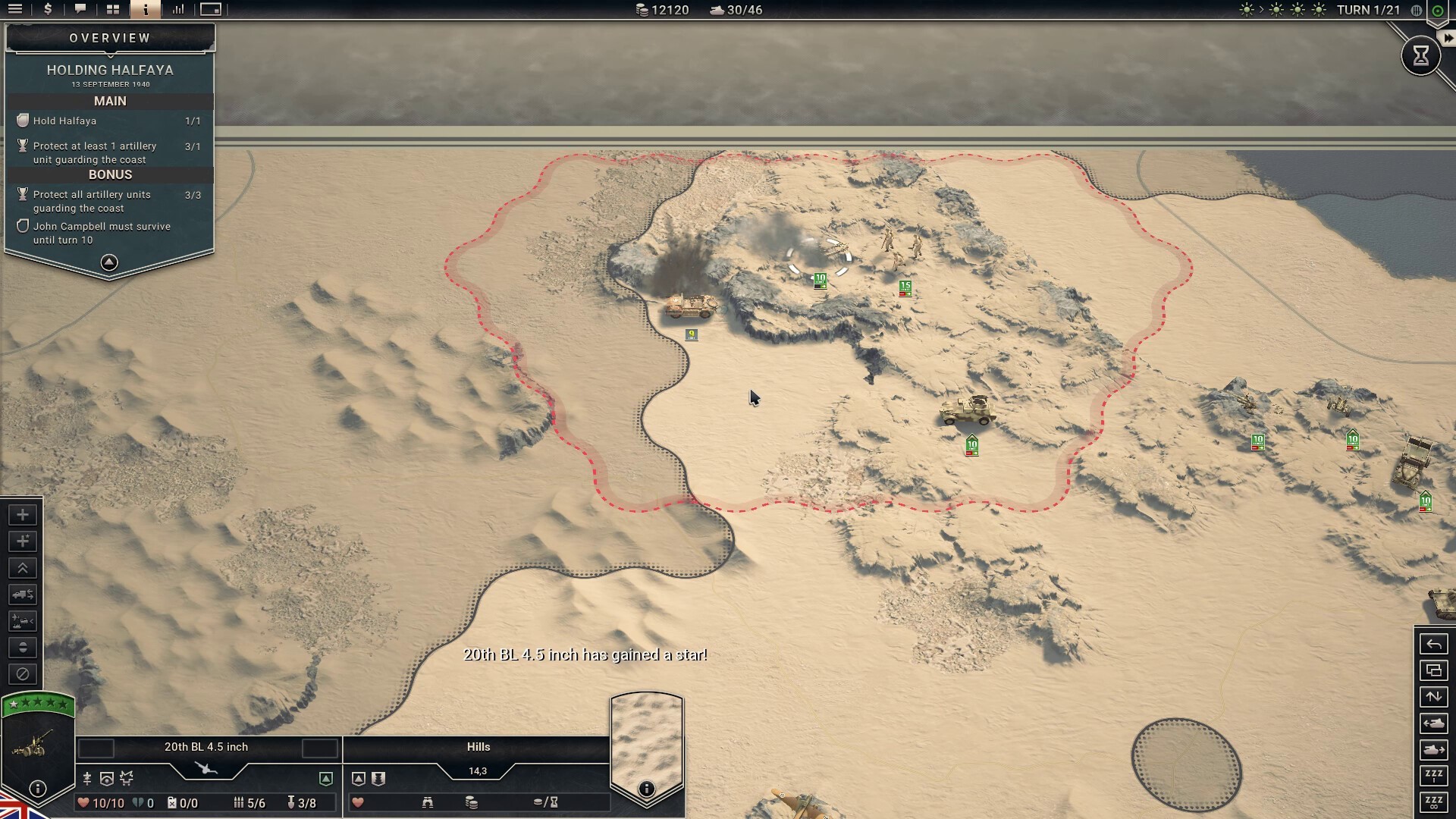Viewport: 1456px width, 819px height.
Task: Toggle the mission info overview tab
Action: coord(146,9)
